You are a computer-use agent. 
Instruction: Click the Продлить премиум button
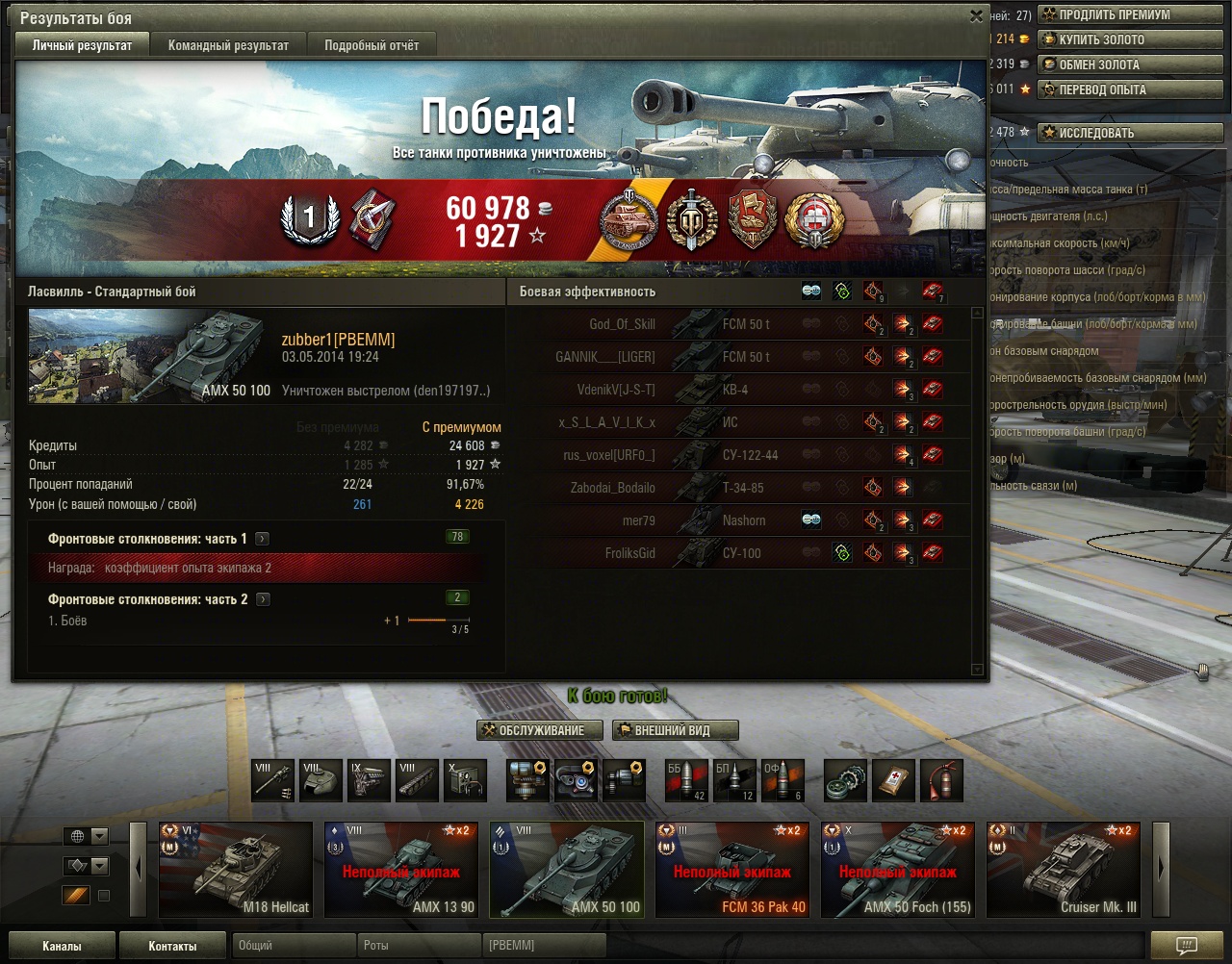(1129, 14)
